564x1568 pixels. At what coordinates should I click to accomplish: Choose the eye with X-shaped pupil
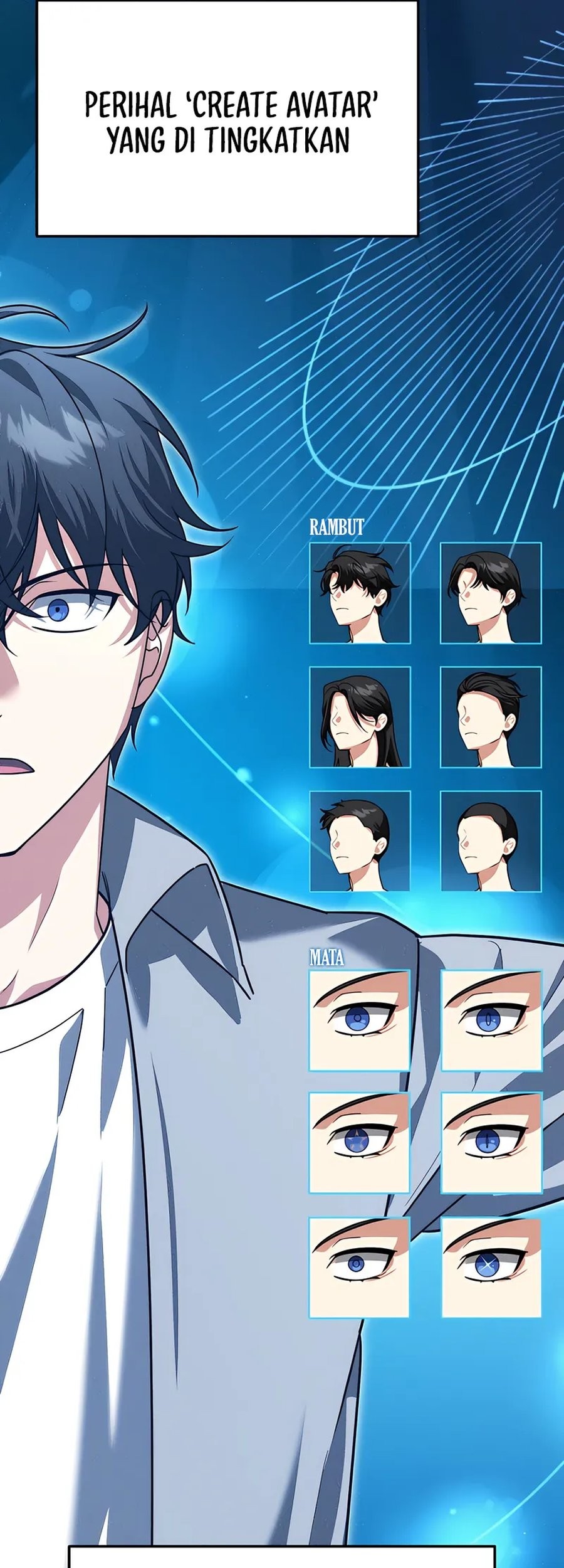click(491, 1267)
